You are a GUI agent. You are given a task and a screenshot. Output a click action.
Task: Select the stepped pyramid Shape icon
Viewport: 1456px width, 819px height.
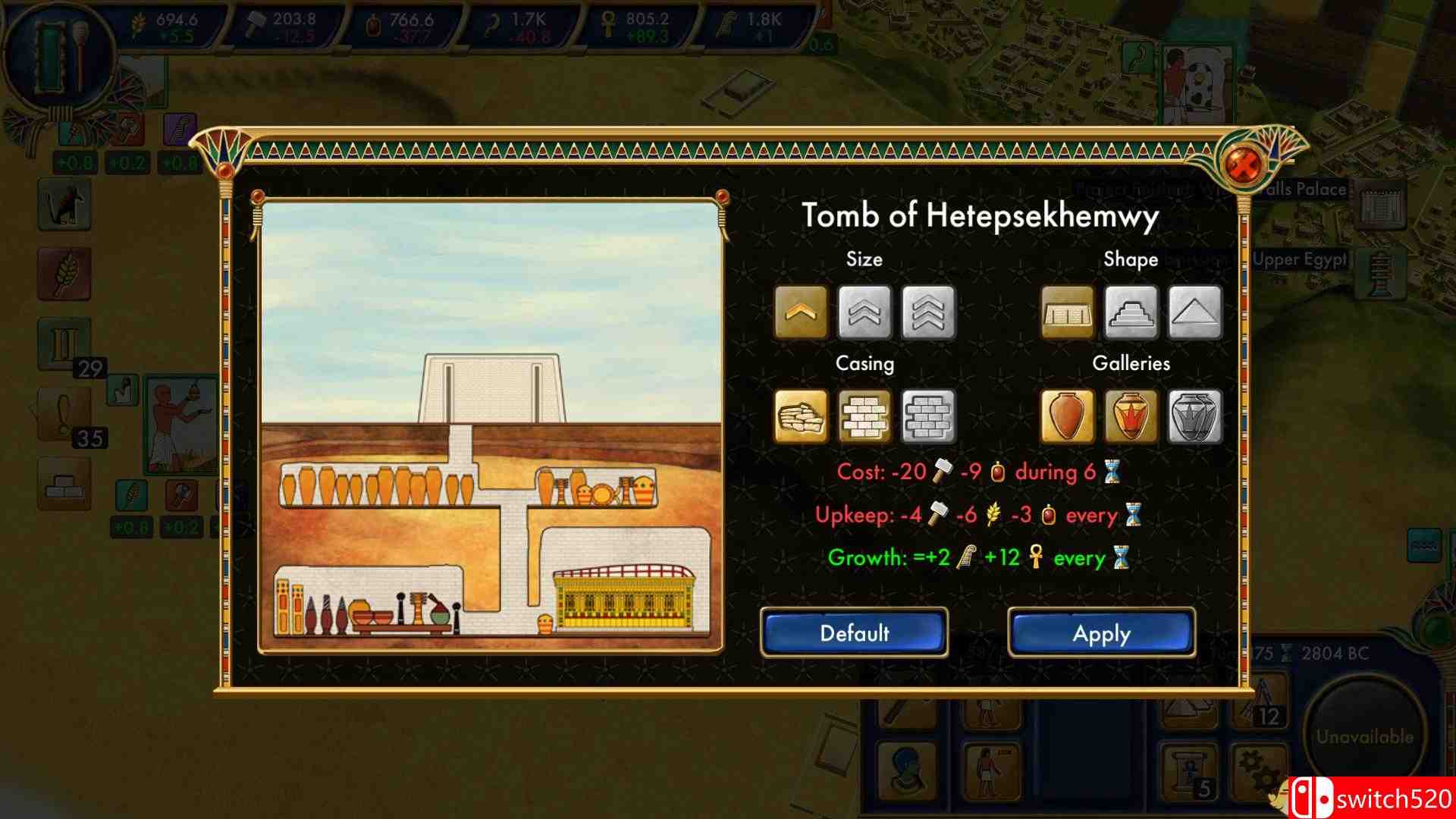coord(1131,311)
